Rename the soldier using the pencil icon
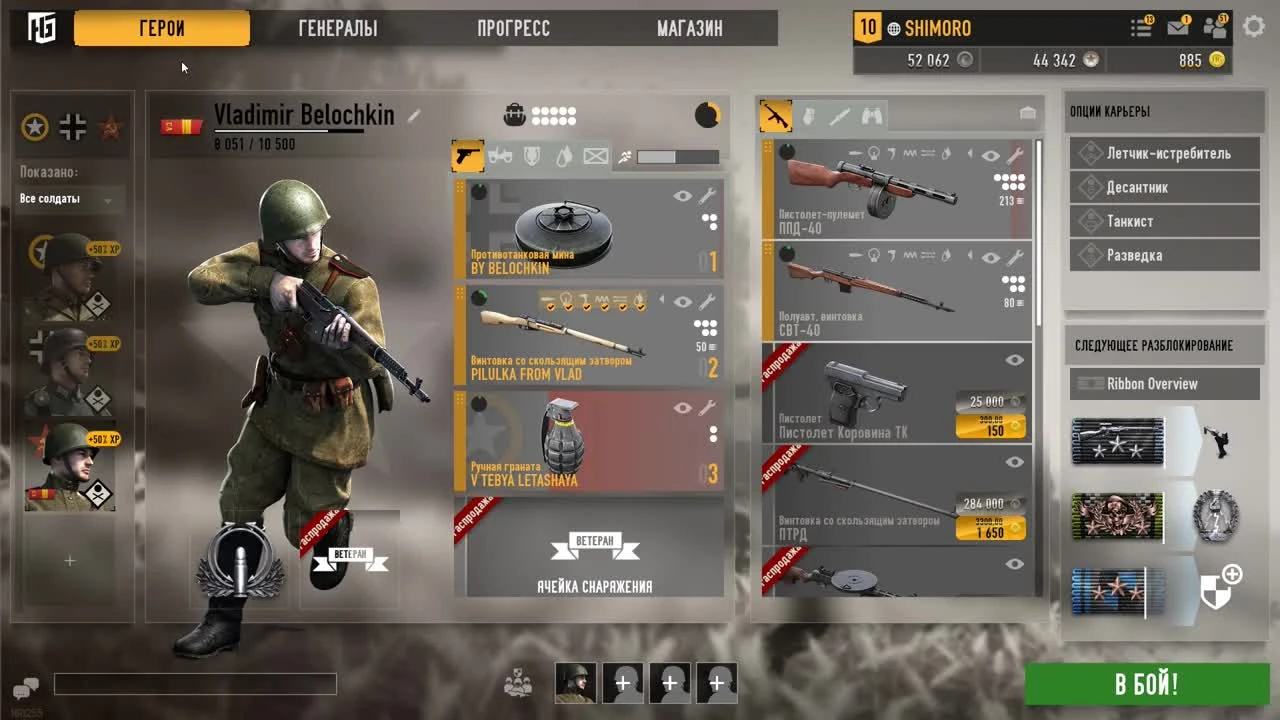Screen dimensions: 1280x720 pyautogui.click(x=413, y=114)
